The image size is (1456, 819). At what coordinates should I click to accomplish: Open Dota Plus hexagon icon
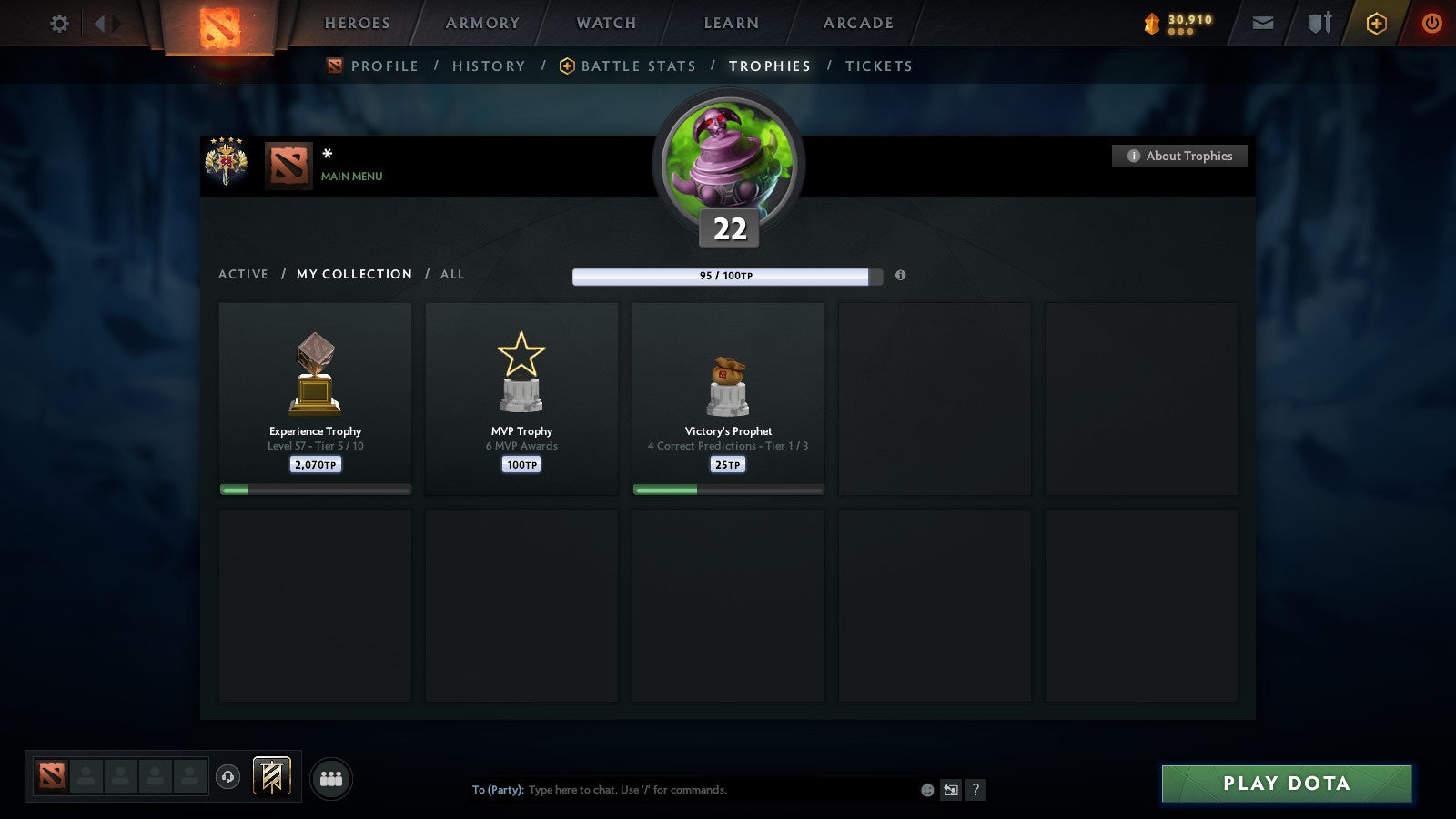coord(1376,24)
